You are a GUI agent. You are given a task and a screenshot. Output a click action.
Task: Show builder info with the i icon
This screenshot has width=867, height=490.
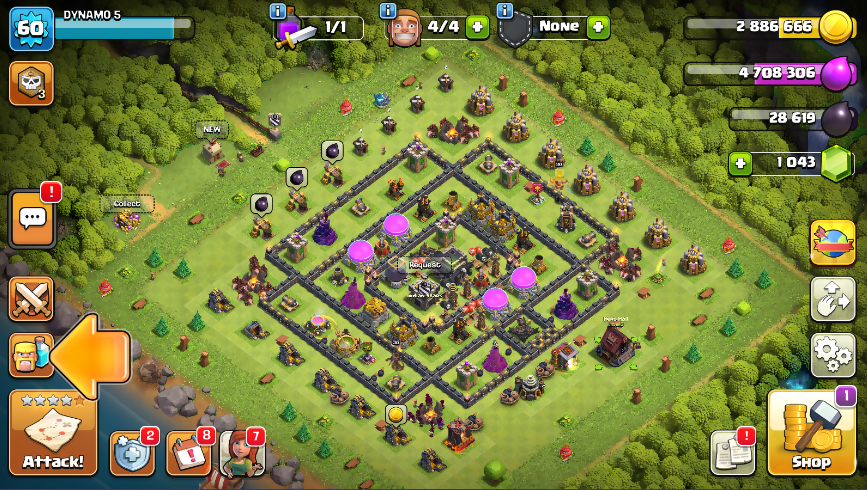[x=388, y=10]
